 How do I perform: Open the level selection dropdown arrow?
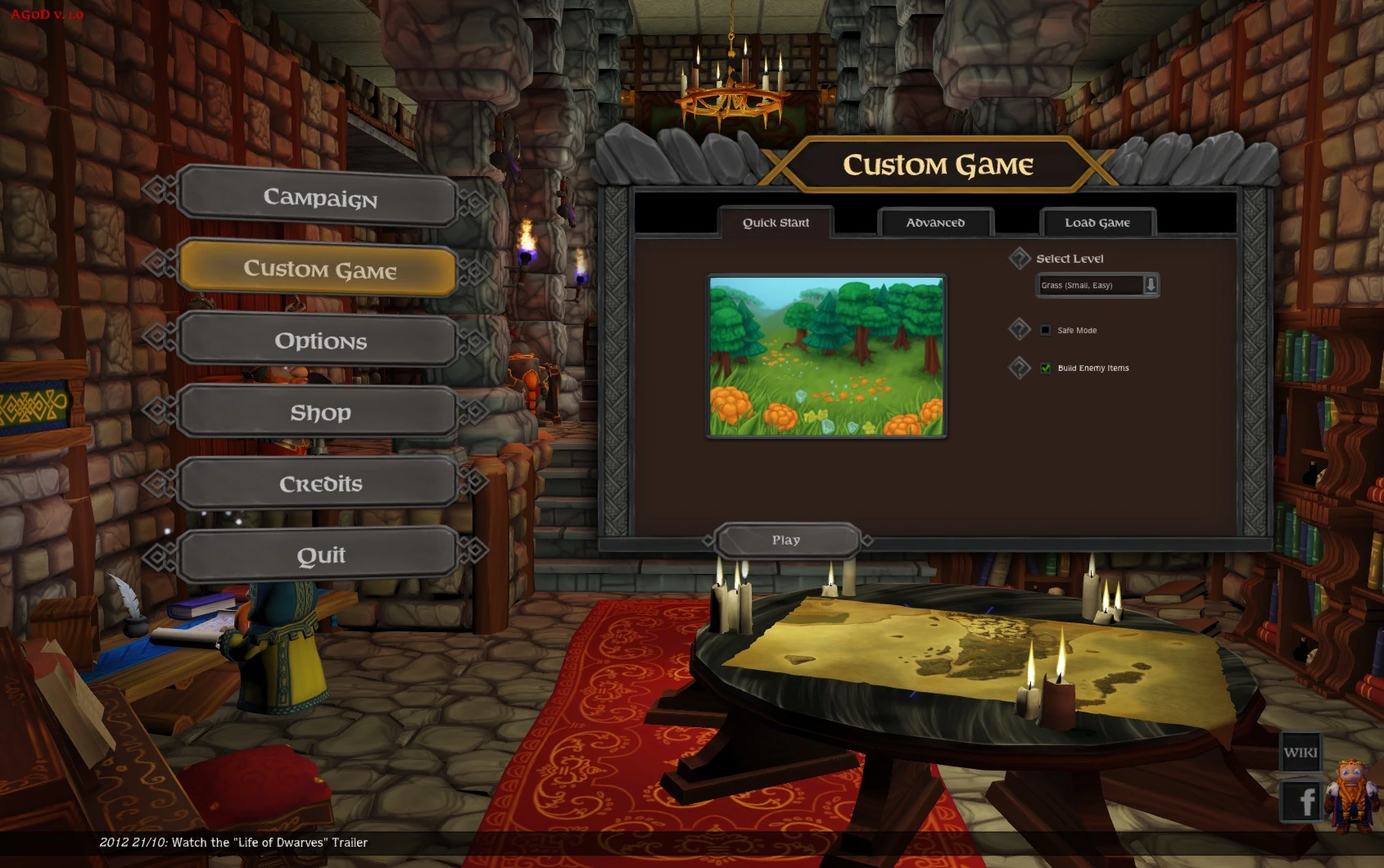(1152, 285)
